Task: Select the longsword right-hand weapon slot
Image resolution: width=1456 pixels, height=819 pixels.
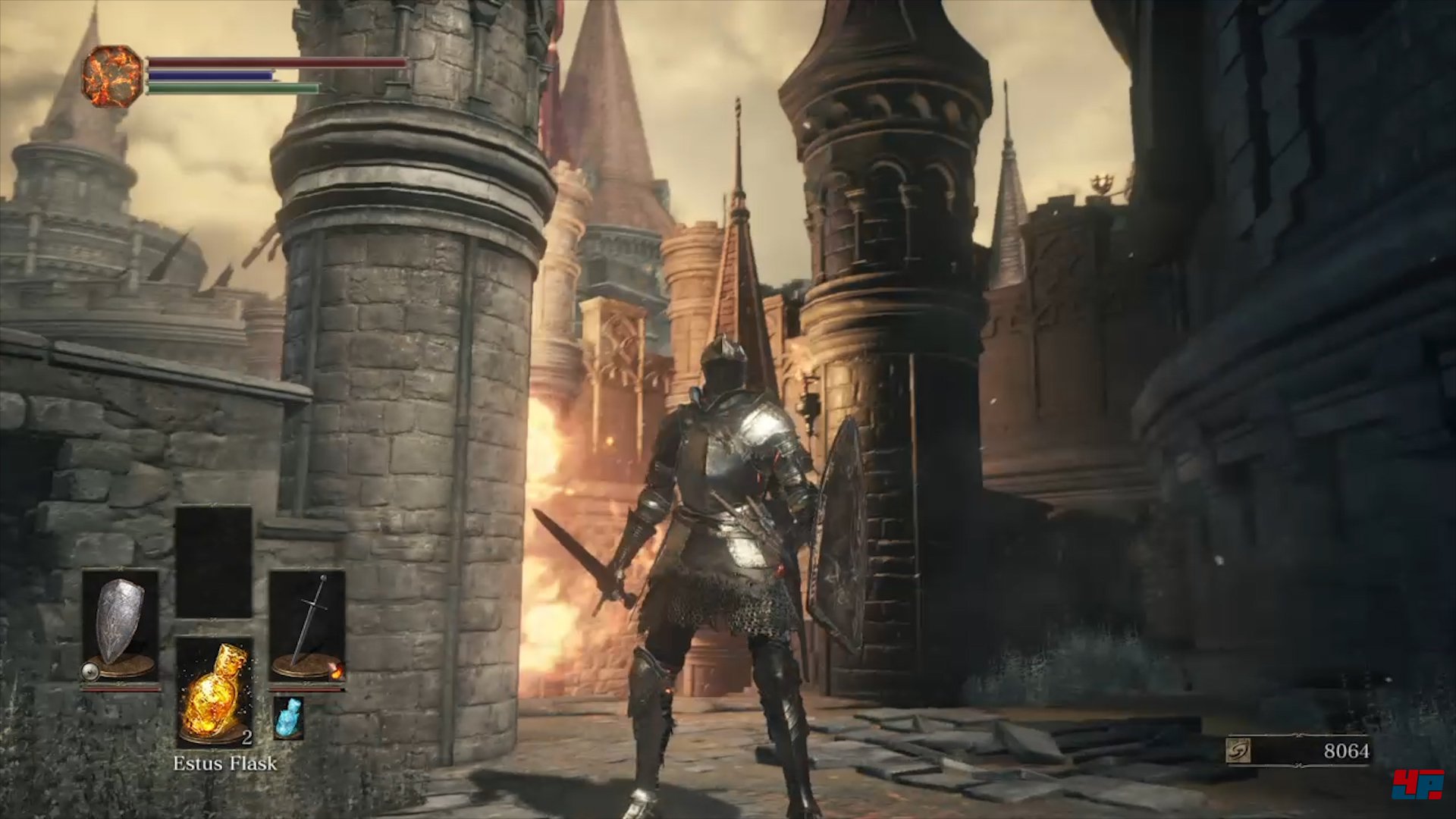Action: click(x=307, y=626)
